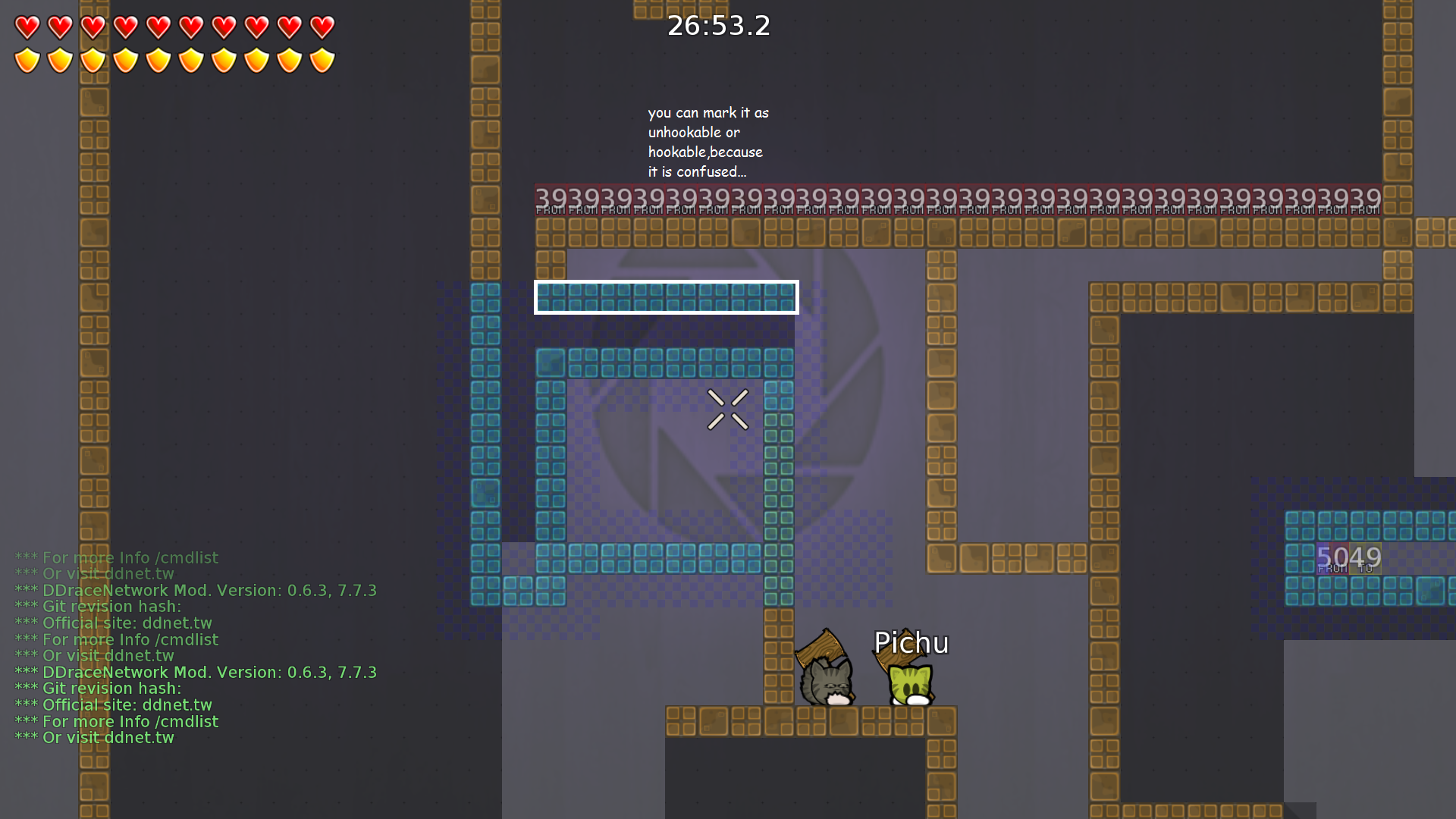Click the crosshair cursor in the arena
Screen dimensions: 1456x819
(x=728, y=409)
